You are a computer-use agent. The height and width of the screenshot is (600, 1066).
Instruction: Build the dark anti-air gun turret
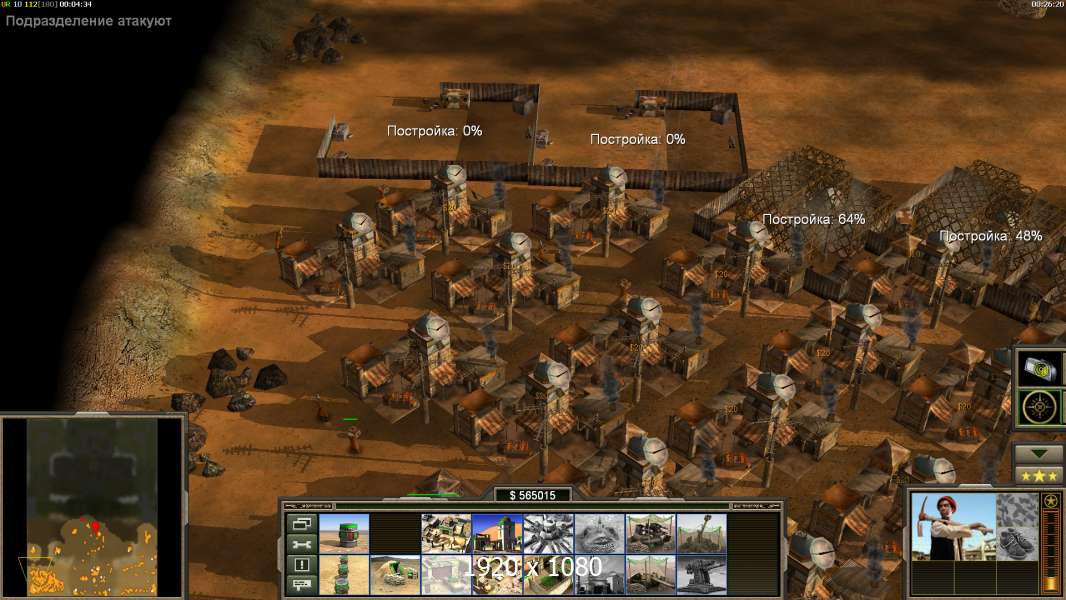pos(701,575)
